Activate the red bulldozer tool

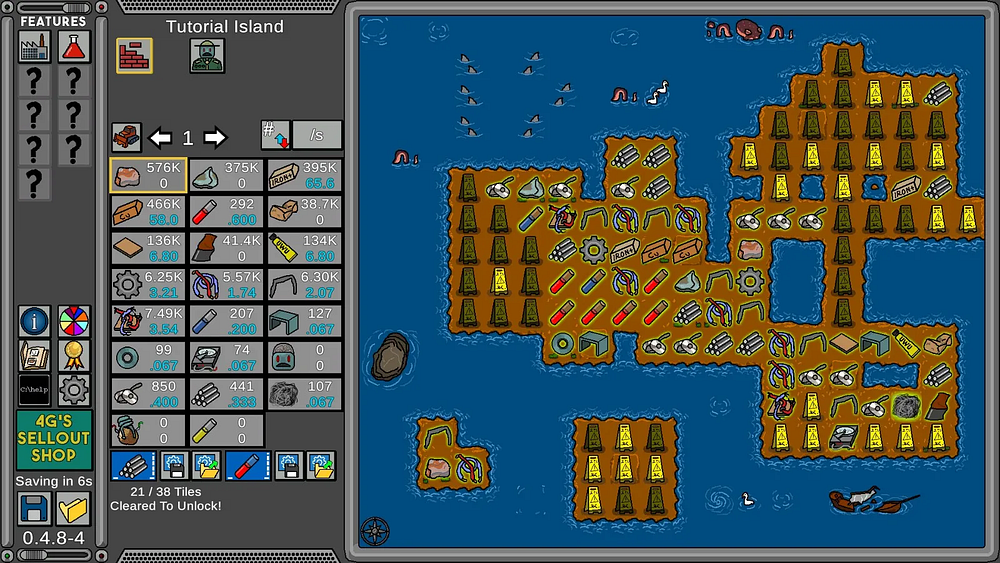(126, 137)
